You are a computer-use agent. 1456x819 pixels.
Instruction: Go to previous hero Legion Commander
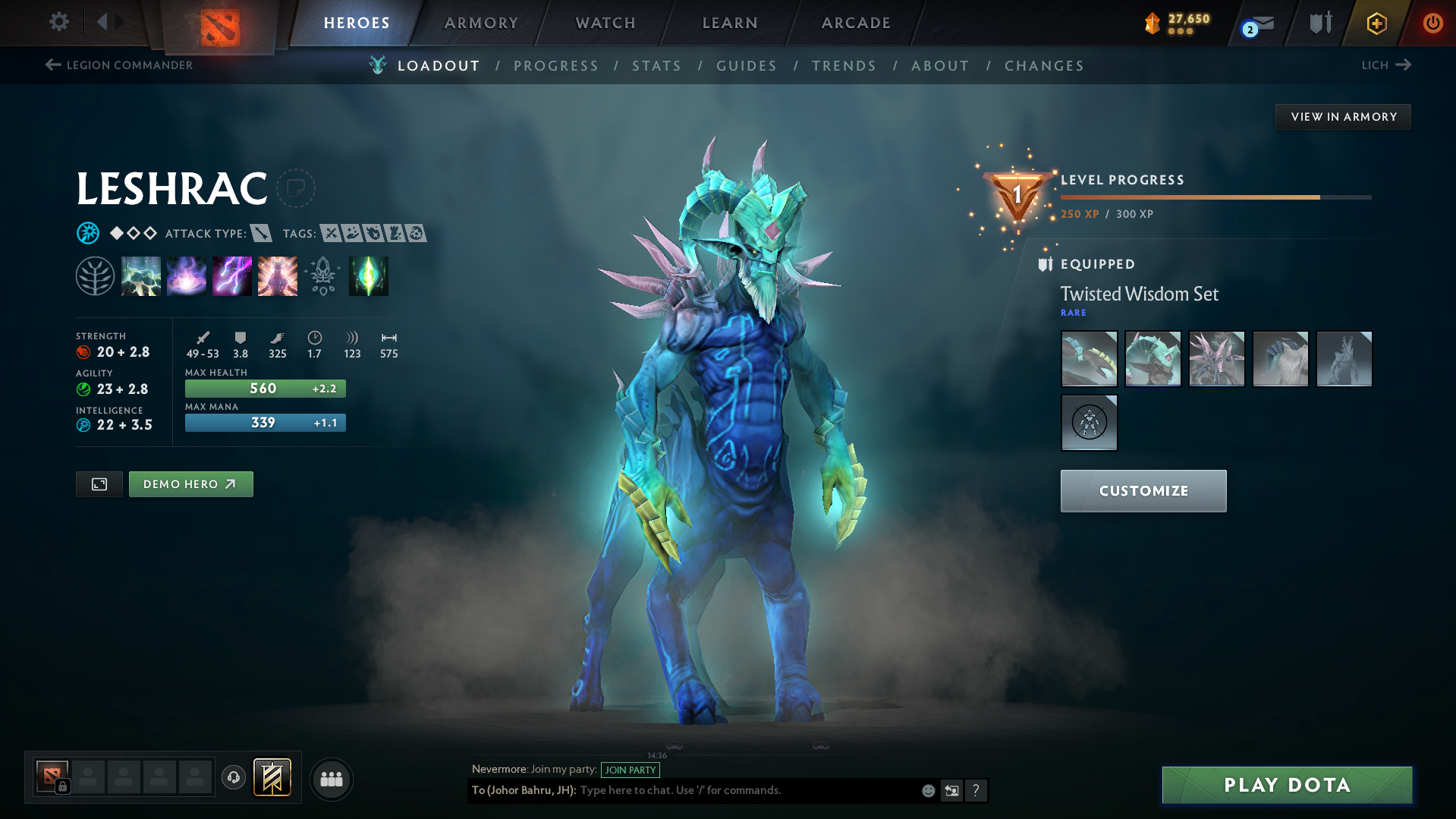coord(119,65)
